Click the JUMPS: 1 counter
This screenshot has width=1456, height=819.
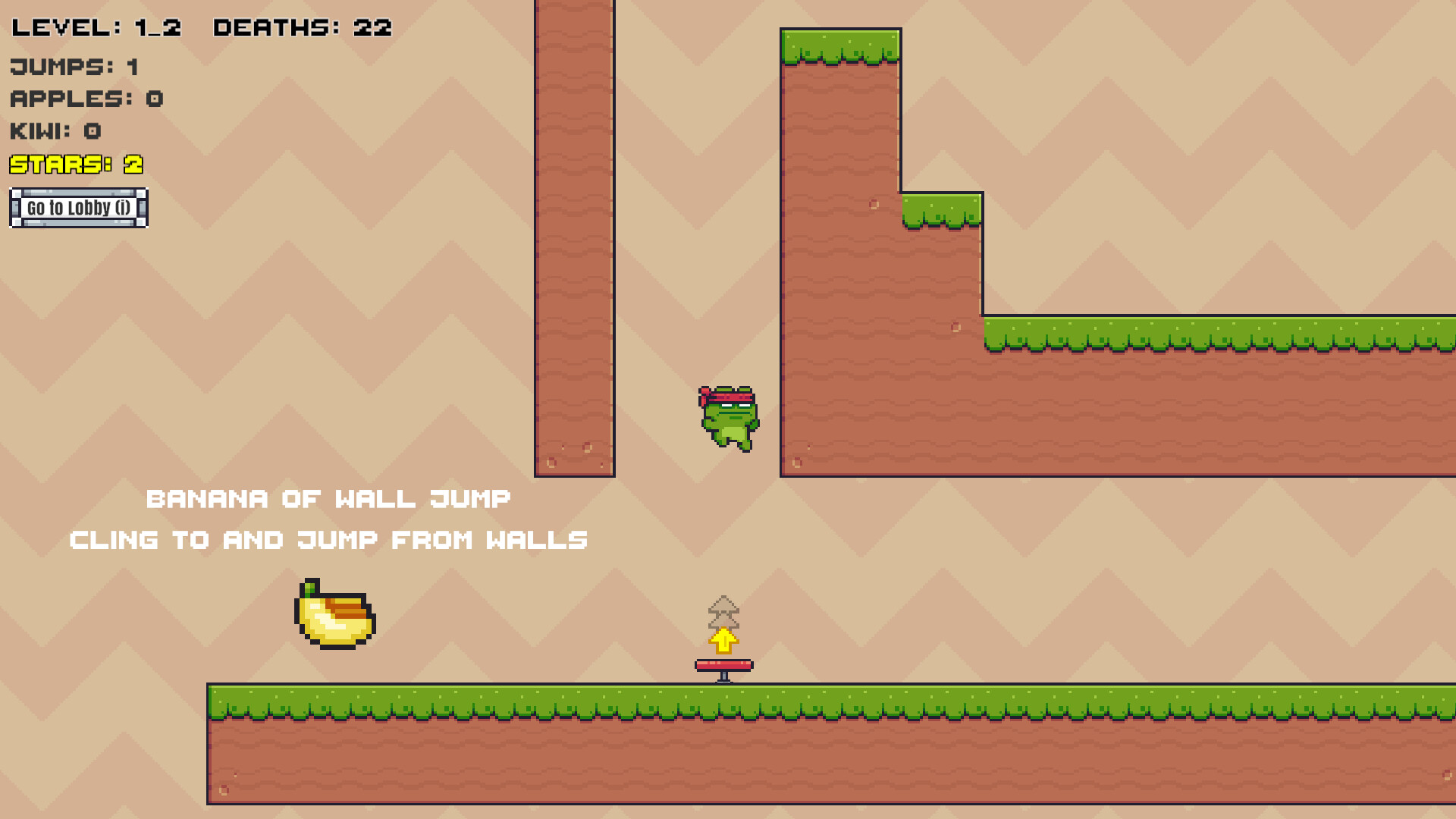pos(72,67)
